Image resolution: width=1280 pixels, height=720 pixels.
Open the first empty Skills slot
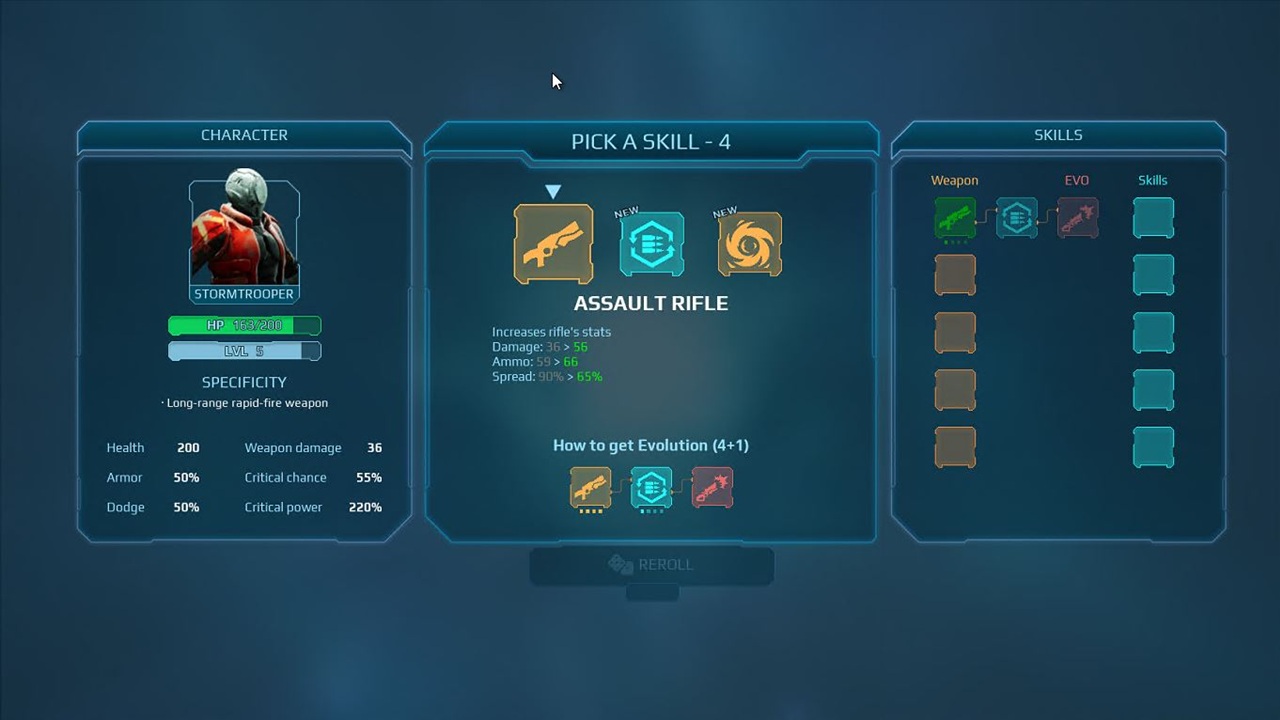1153,217
